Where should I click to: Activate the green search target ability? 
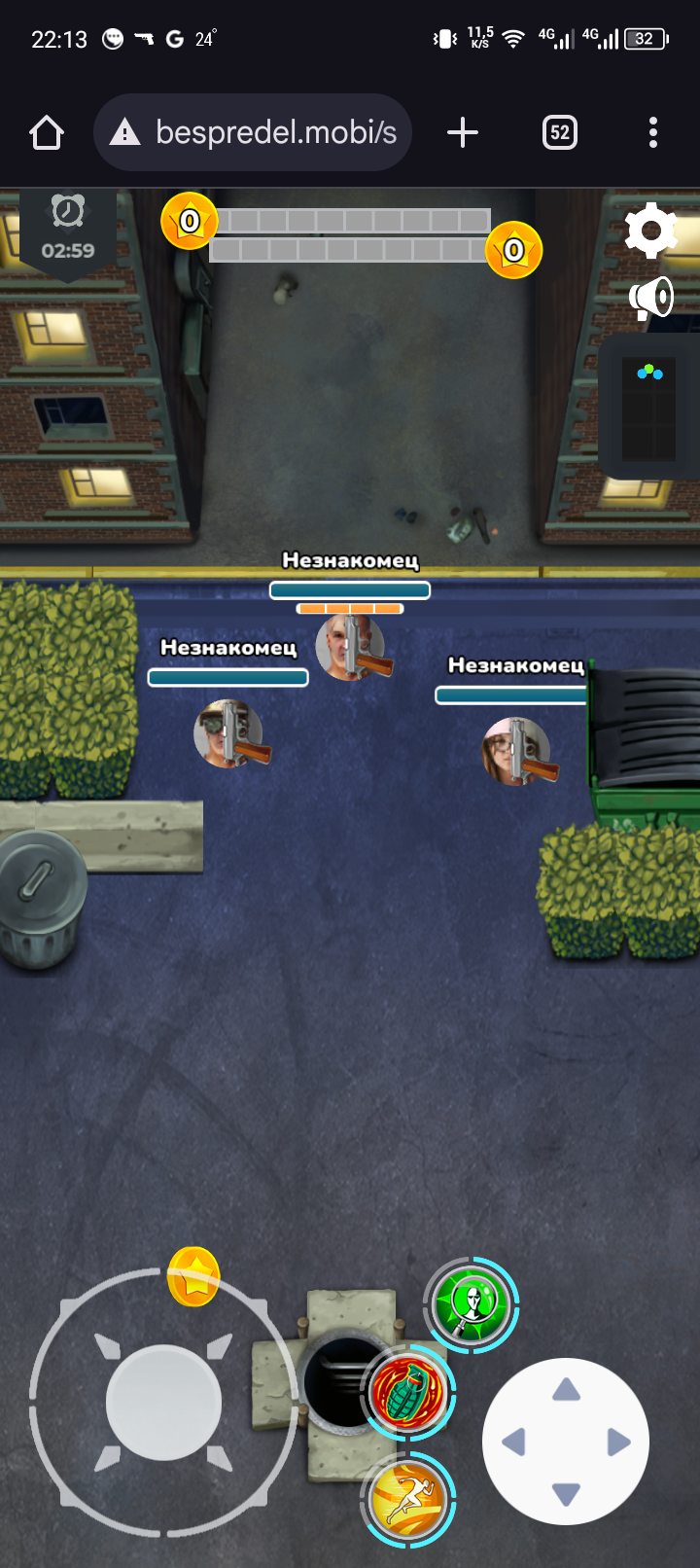[472, 1303]
